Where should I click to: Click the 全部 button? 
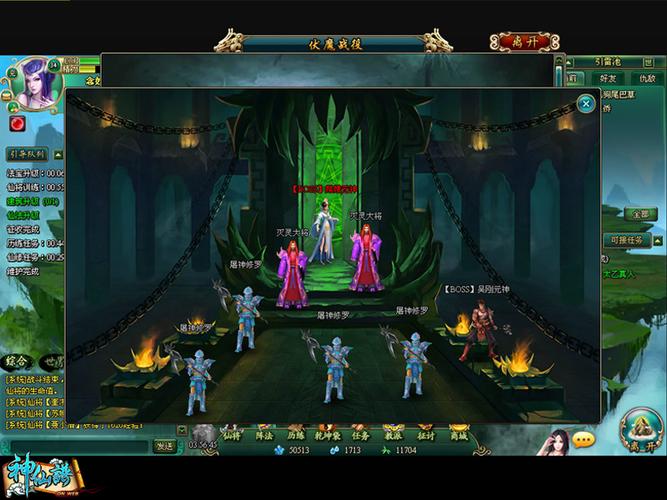coord(637,214)
